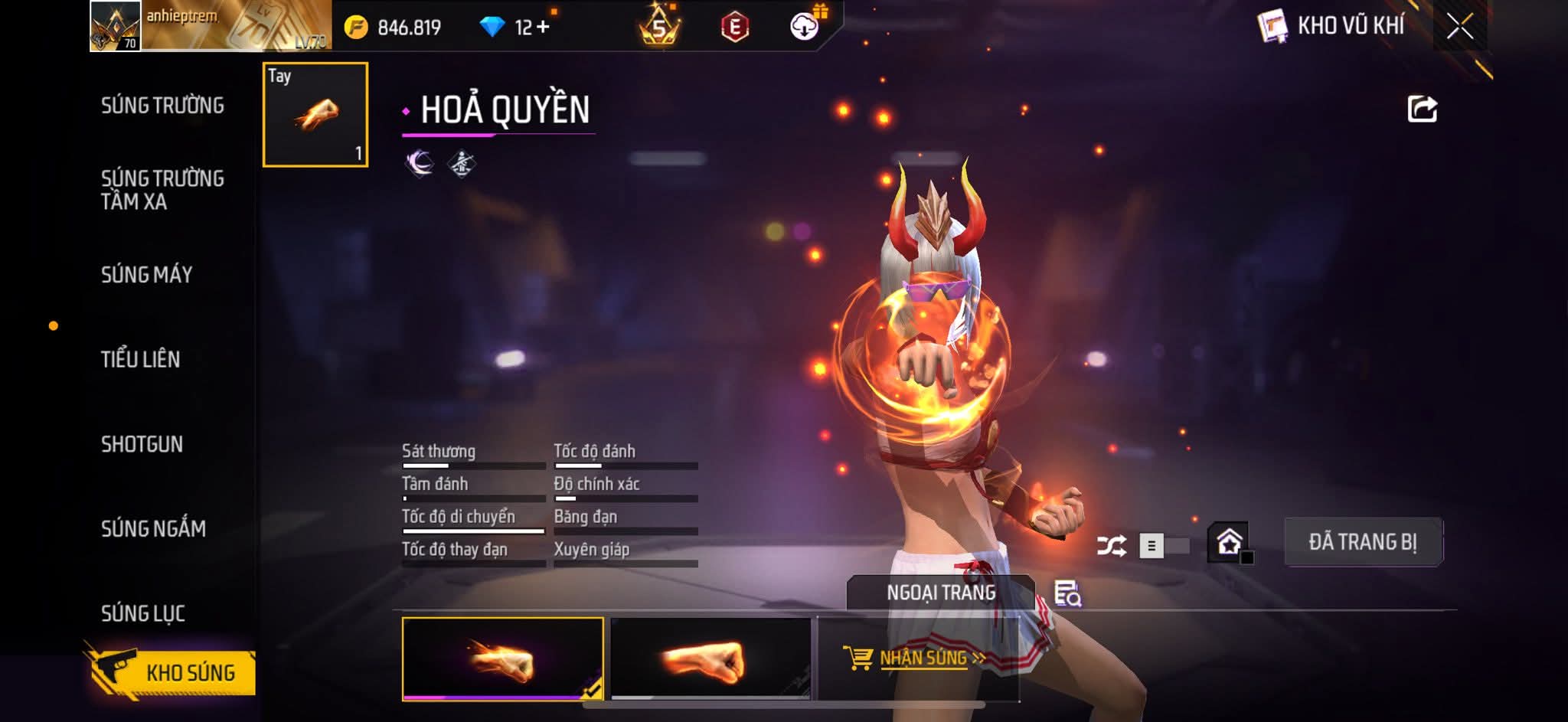Choose the Tiểu Liên weapon category
The image size is (1568, 722).
pos(140,359)
